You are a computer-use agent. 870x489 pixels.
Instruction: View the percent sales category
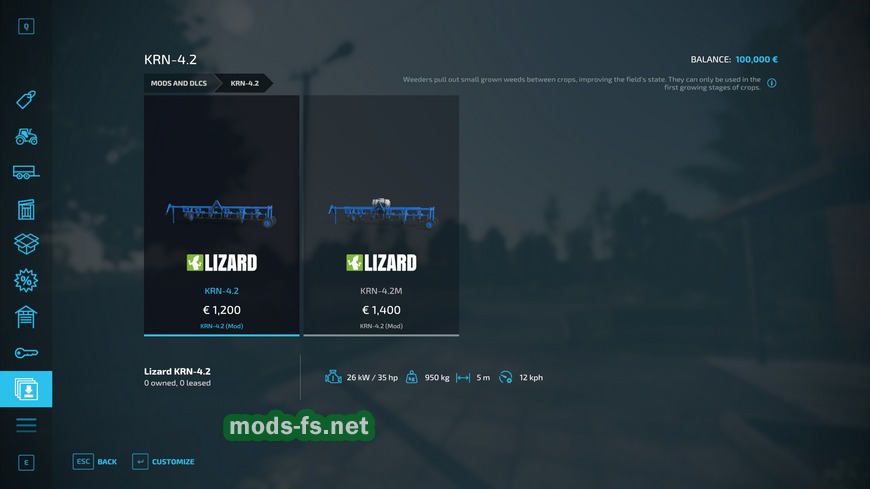(26, 280)
